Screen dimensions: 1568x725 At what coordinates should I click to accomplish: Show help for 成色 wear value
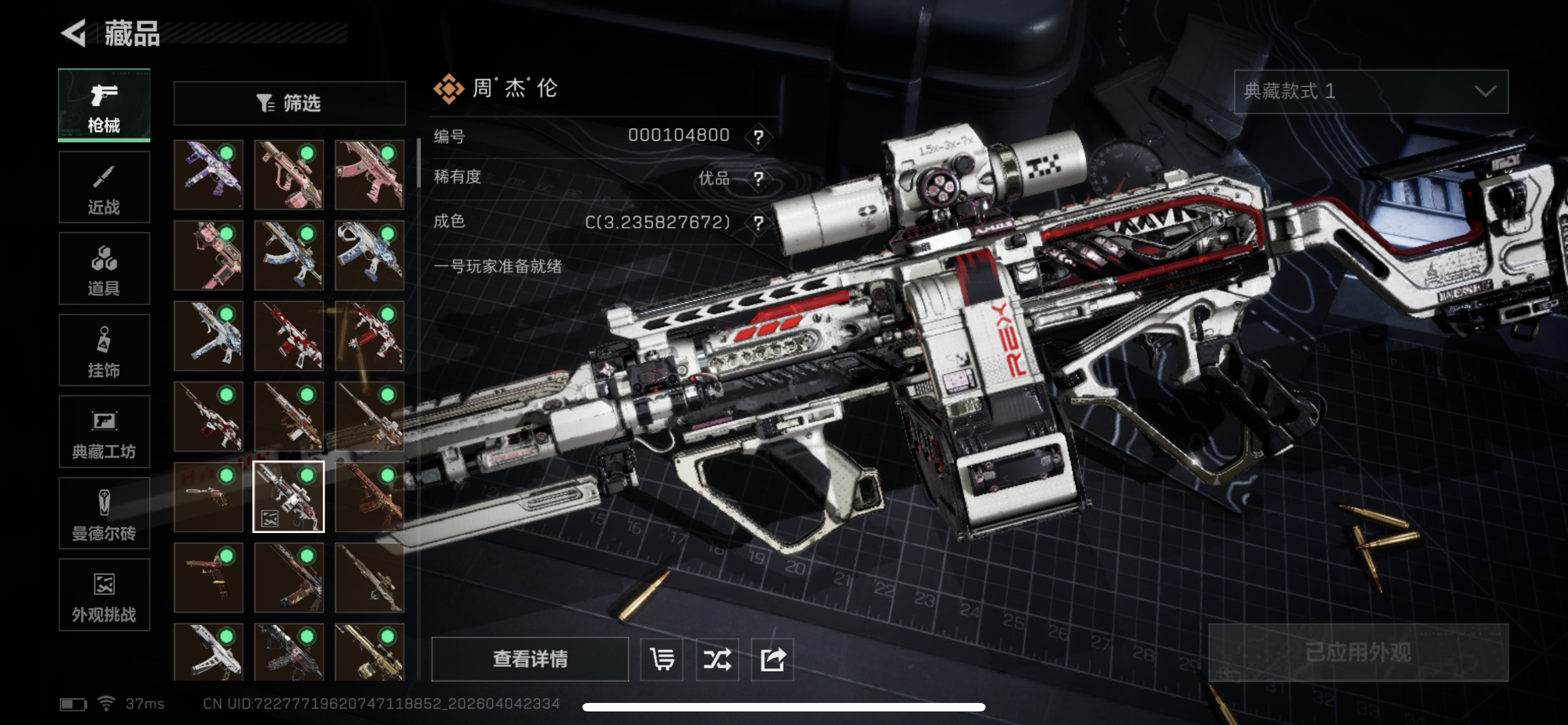[758, 223]
